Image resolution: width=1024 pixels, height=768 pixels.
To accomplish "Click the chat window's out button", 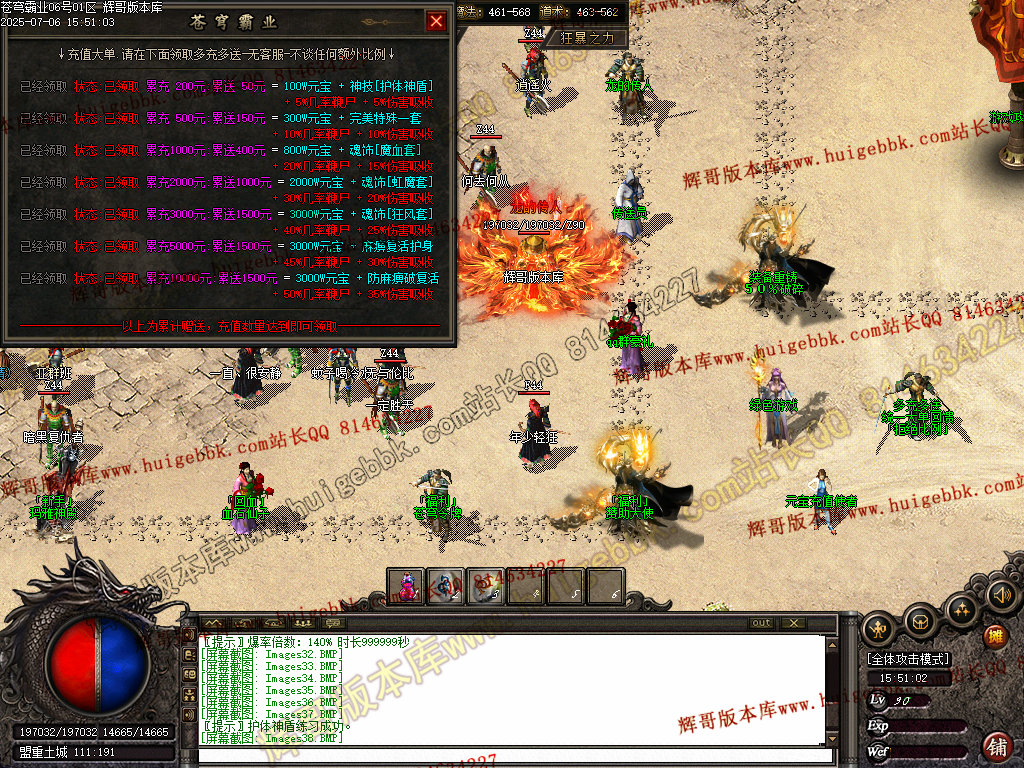I will (x=762, y=623).
